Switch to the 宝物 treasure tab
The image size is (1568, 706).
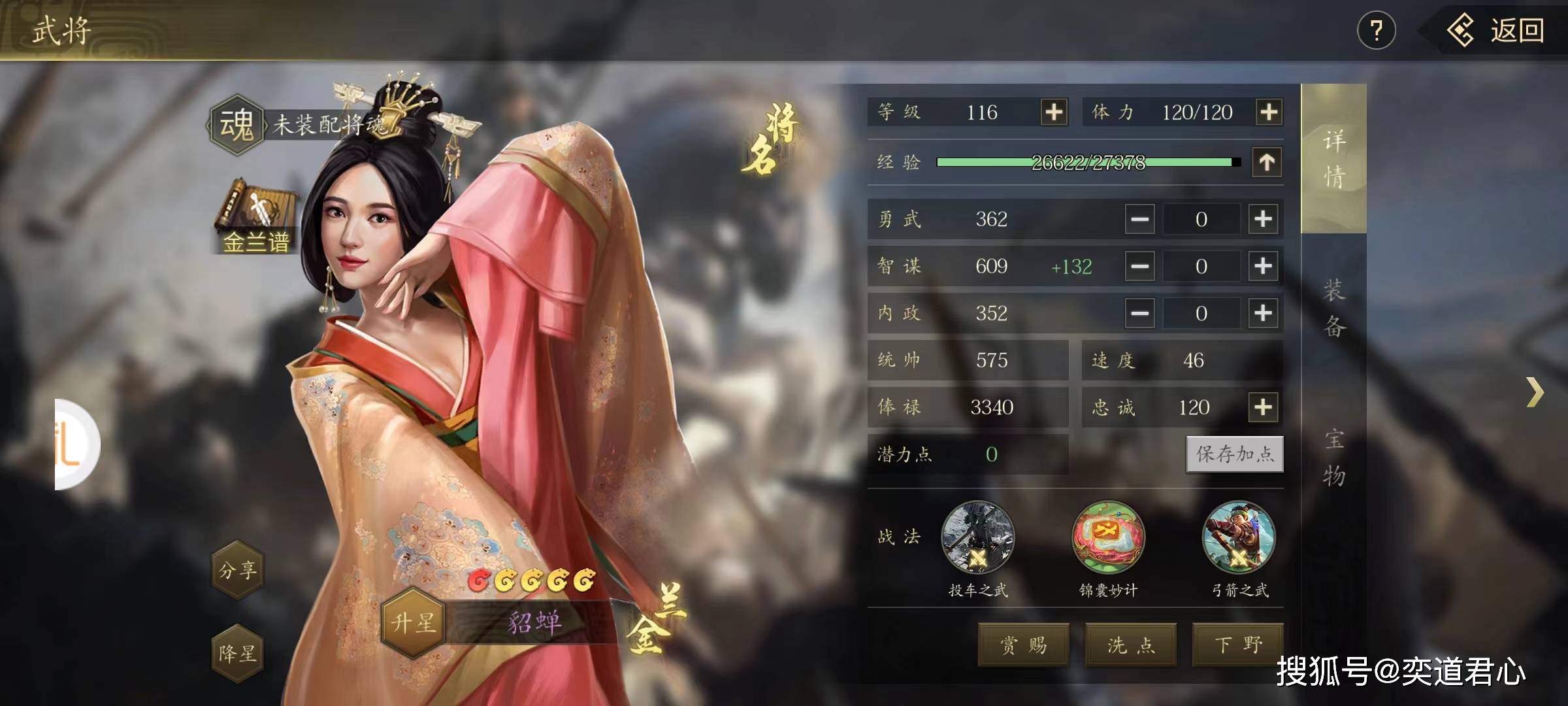click(x=1333, y=458)
